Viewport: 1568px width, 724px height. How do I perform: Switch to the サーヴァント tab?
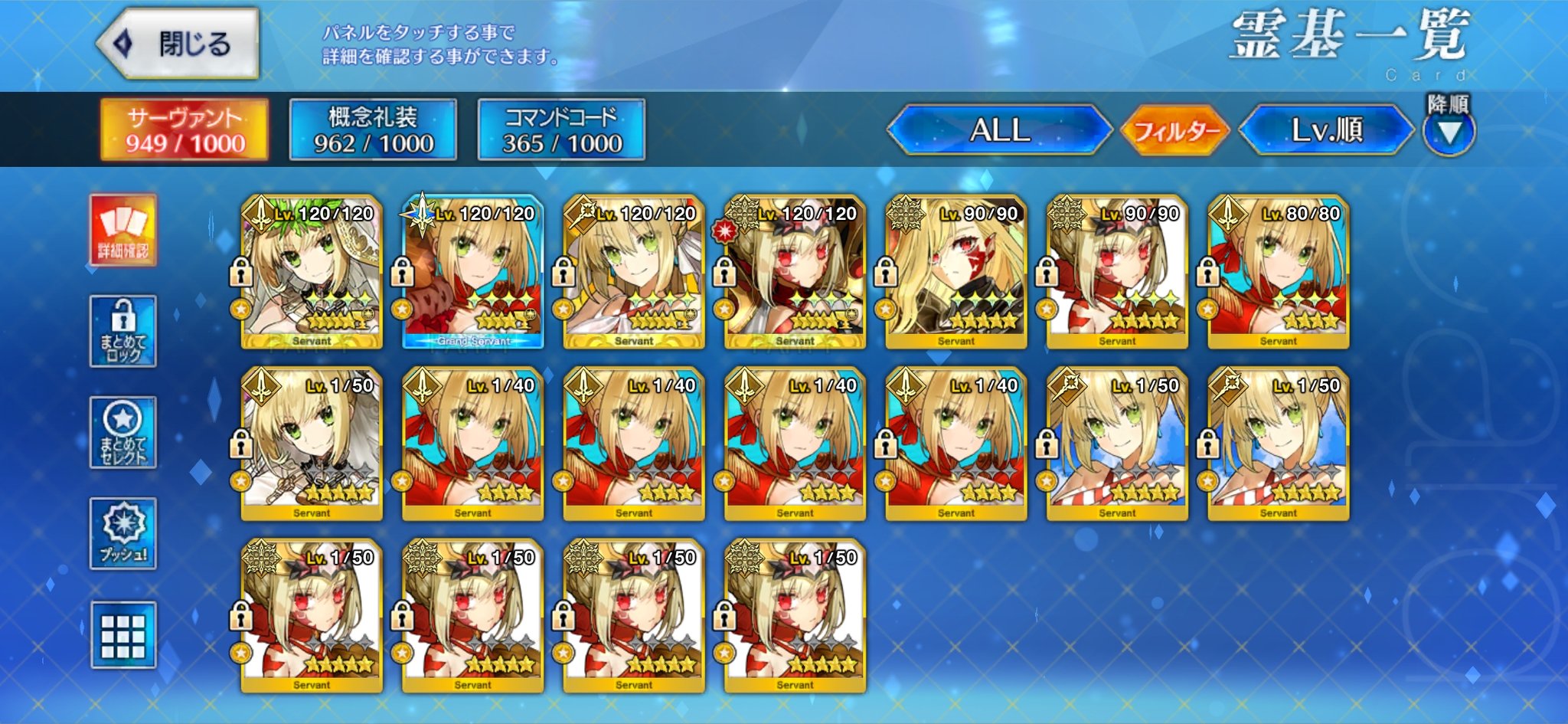185,130
